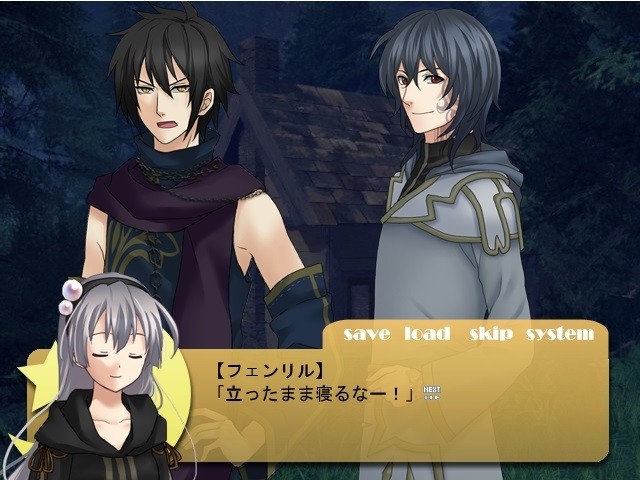Open the load menu

coord(427,334)
